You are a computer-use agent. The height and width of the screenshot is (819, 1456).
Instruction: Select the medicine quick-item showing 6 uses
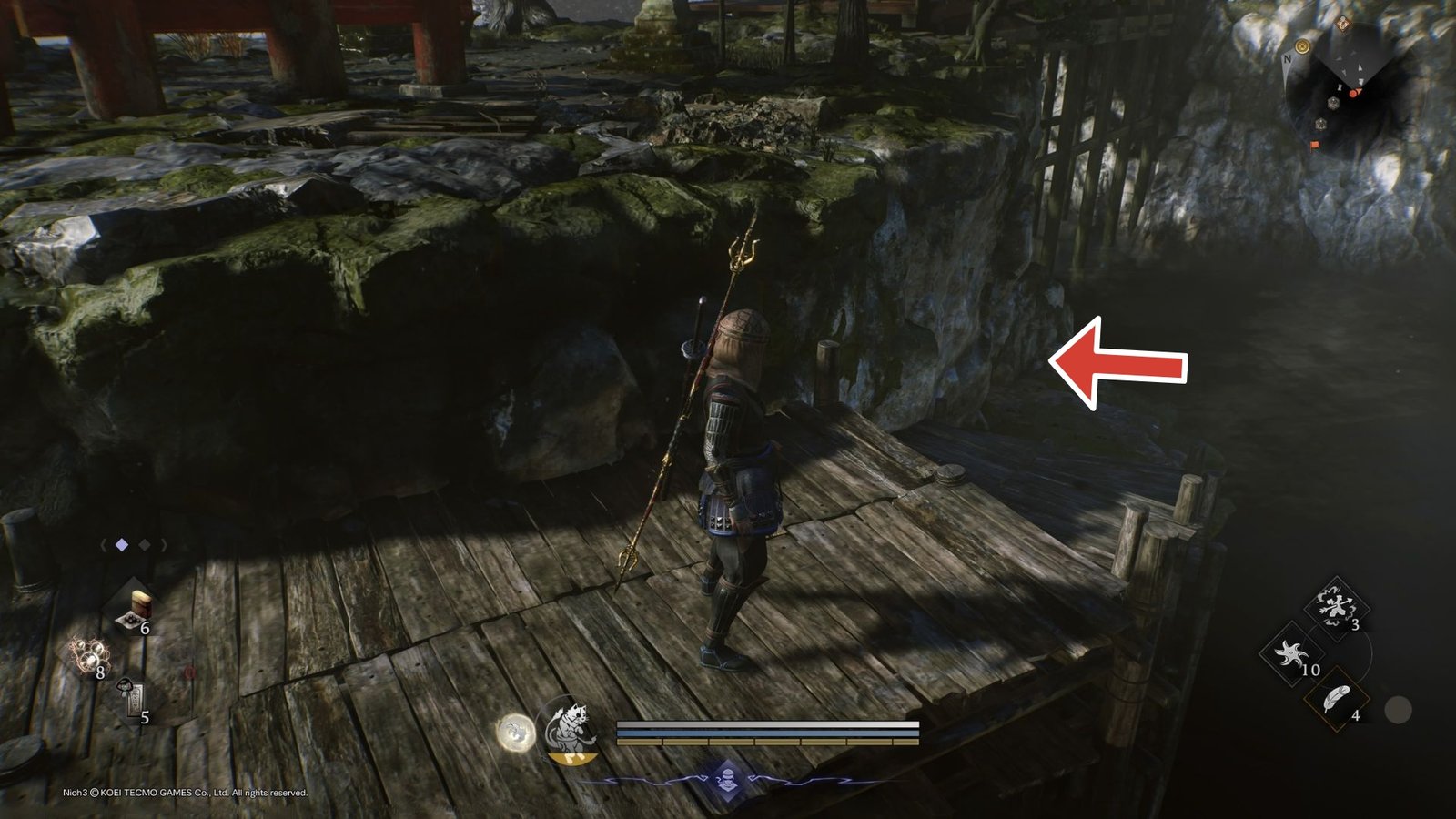tap(136, 607)
